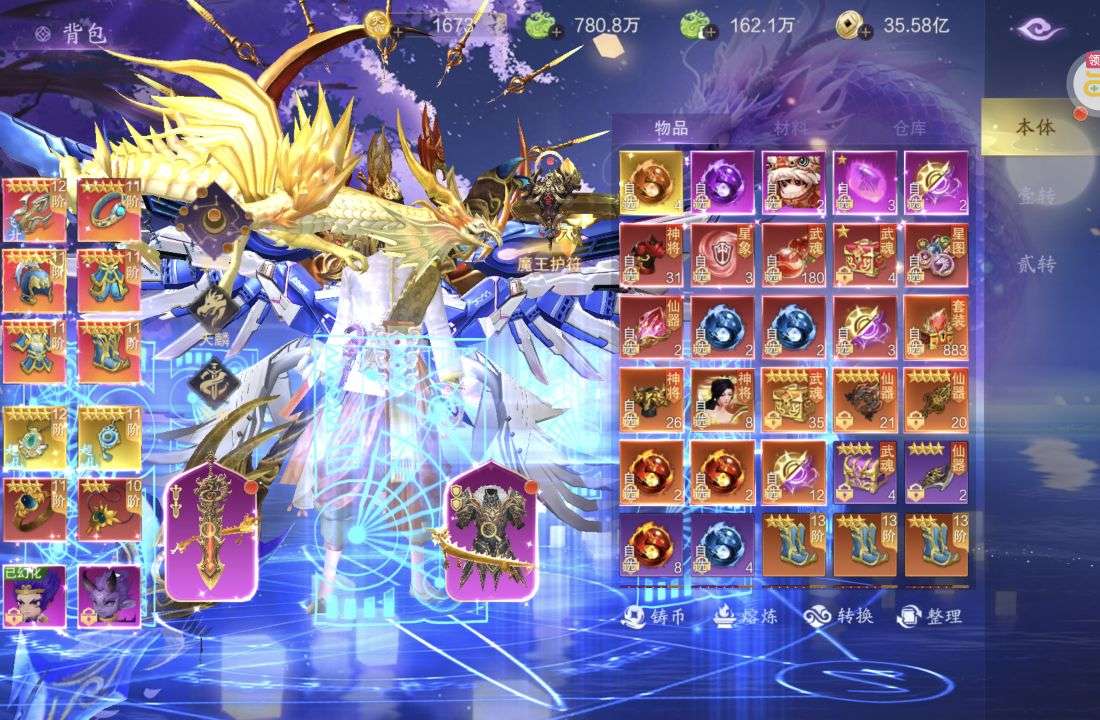This screenshot has width=1100, height=720.
Task: Select the dark armor costume card
Action: tap(489, 531)
